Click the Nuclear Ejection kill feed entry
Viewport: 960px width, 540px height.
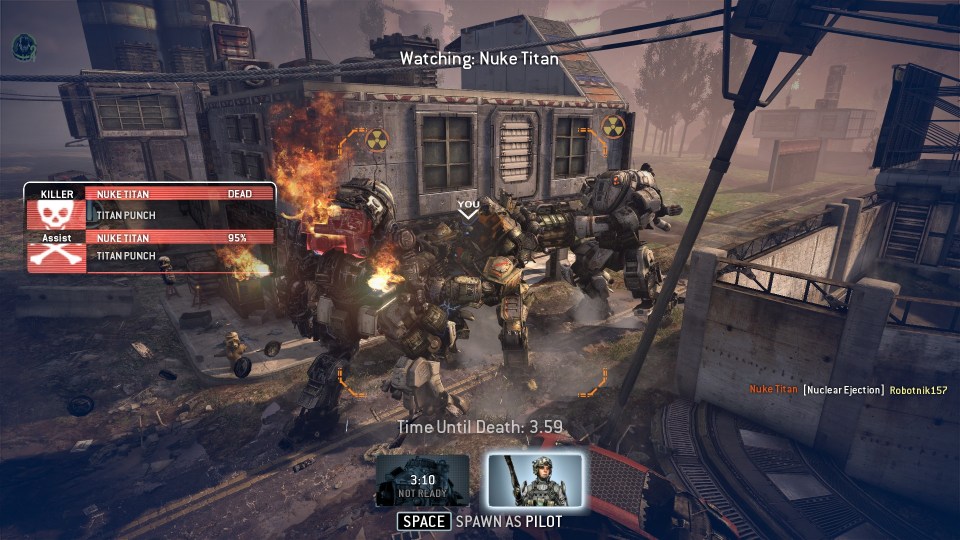point(847,389)
